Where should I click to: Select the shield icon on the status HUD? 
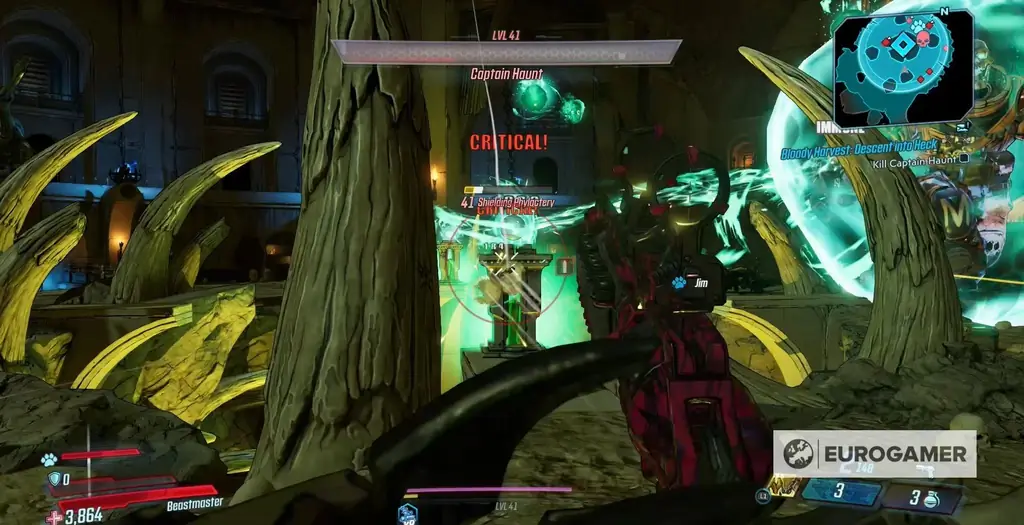(x=53, y=478)
